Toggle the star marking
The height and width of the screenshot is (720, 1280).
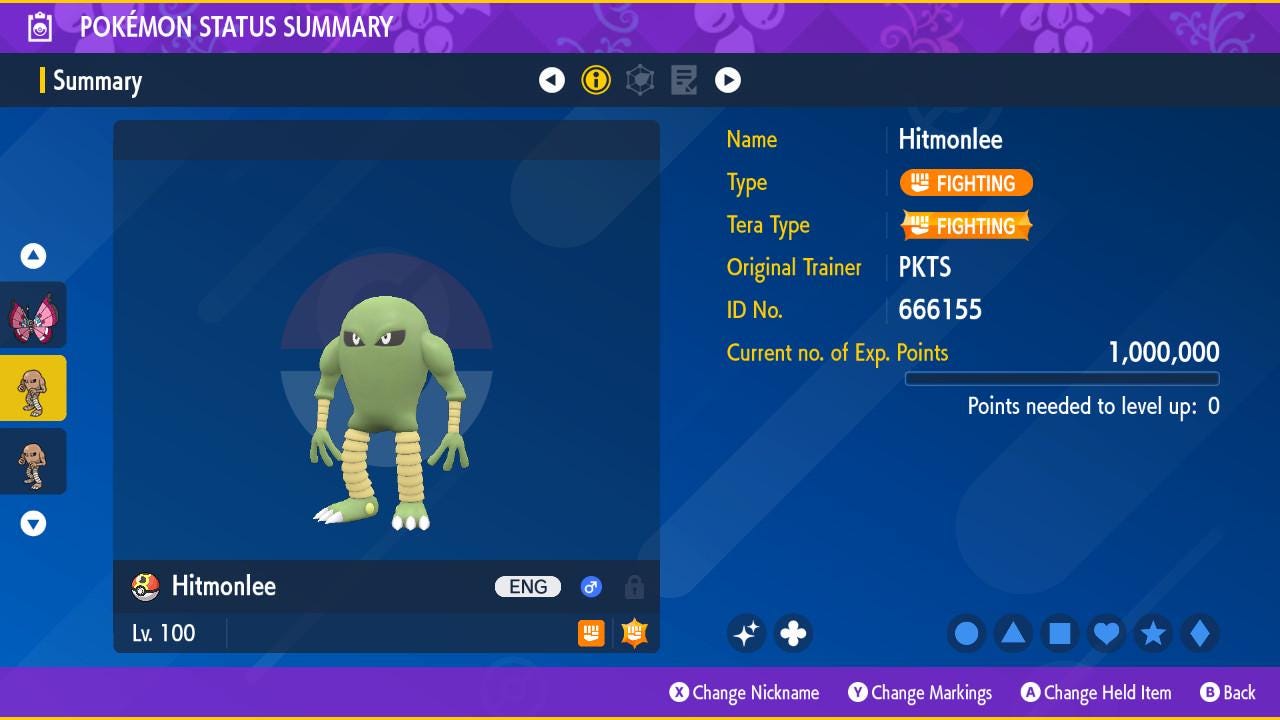pyautogui.click(x=1153, y=633)
